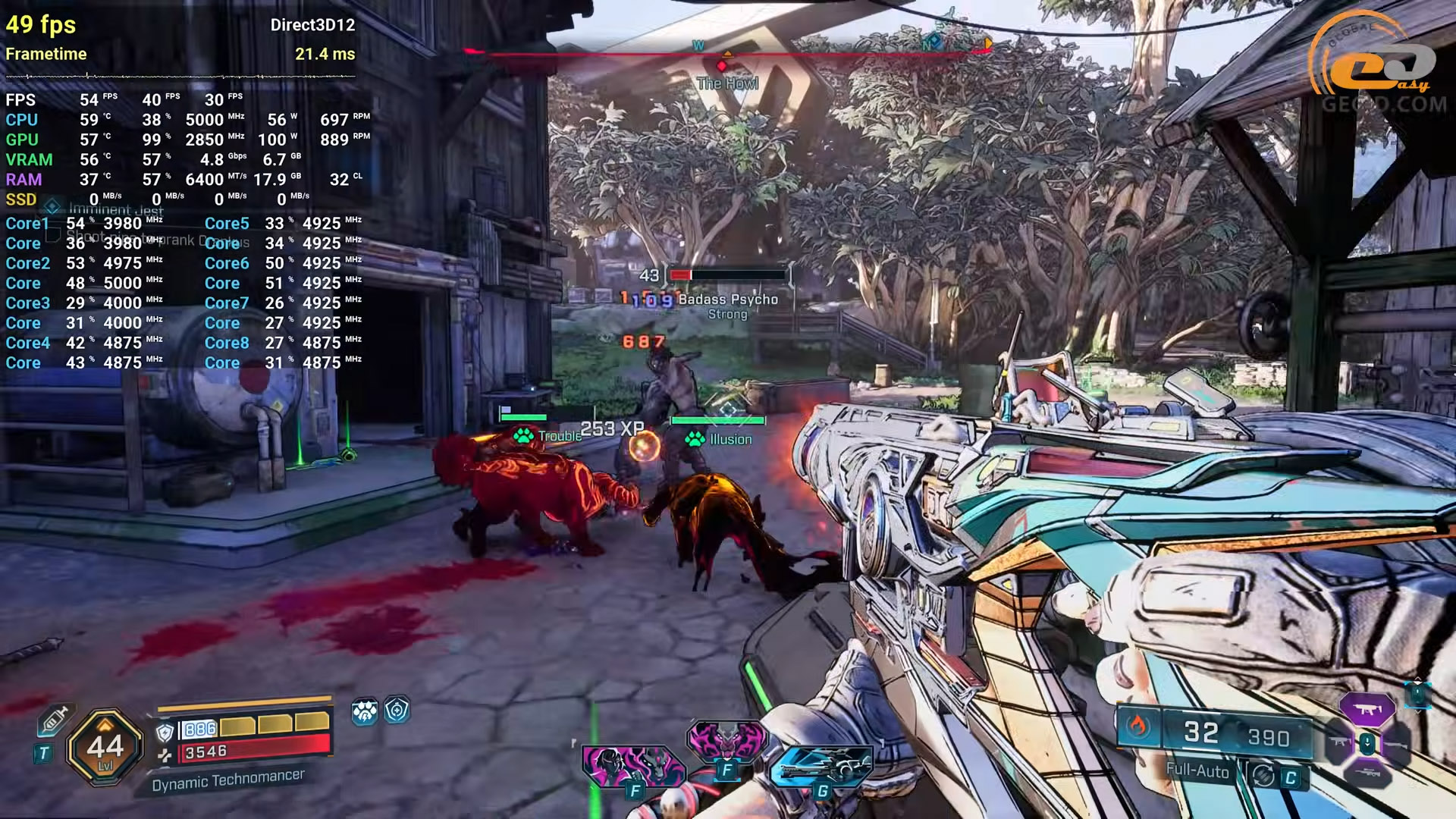This screenshot has width=1456, height=819.
Task: Click the Trouble pet paw marker
Action: (523, 436)
